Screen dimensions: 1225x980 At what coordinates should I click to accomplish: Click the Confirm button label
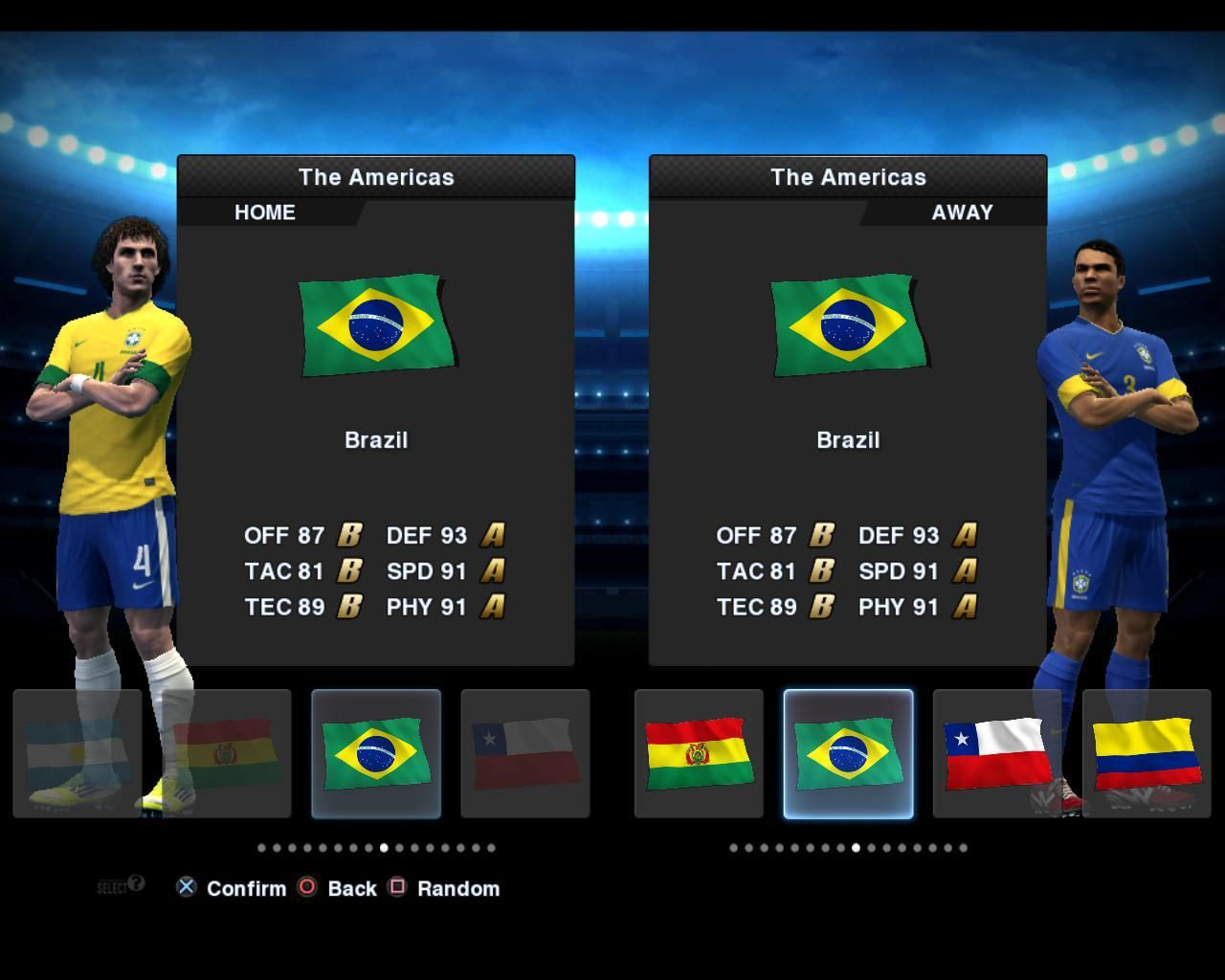click(x=246, y=888)
